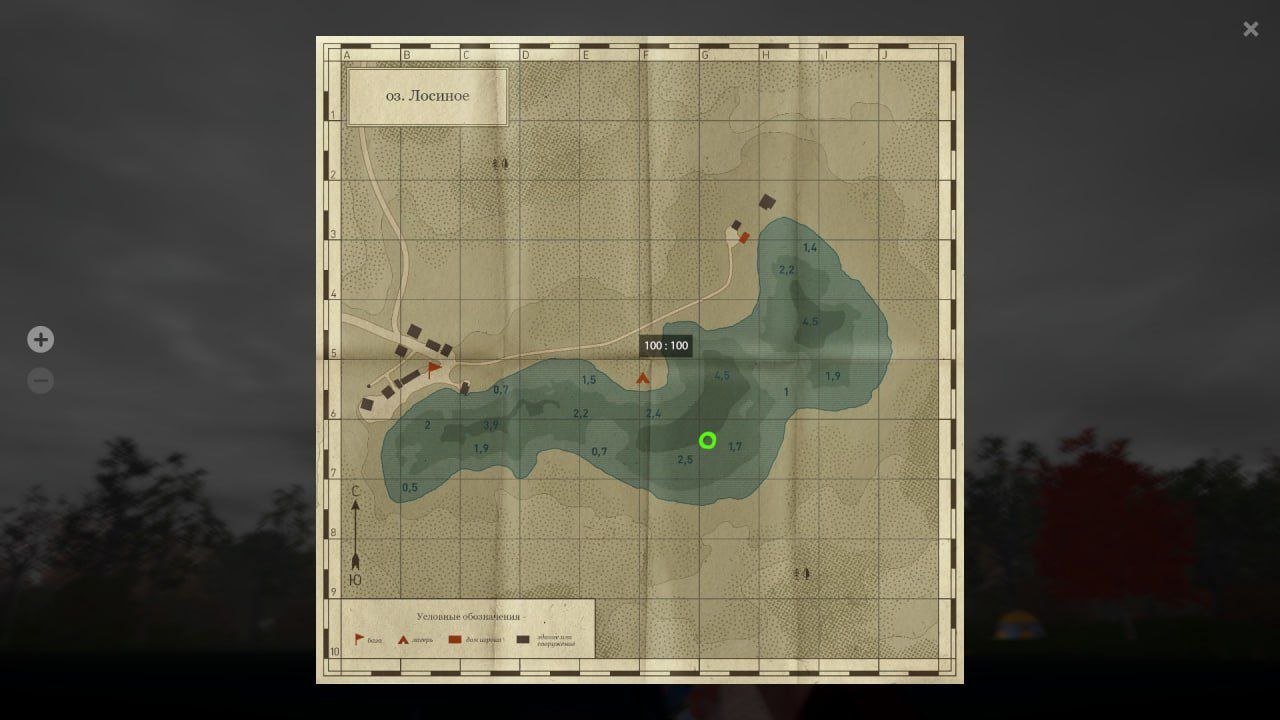Close the map with the X button
The image size is (1280, 720).
click(x=1250, y=29)
